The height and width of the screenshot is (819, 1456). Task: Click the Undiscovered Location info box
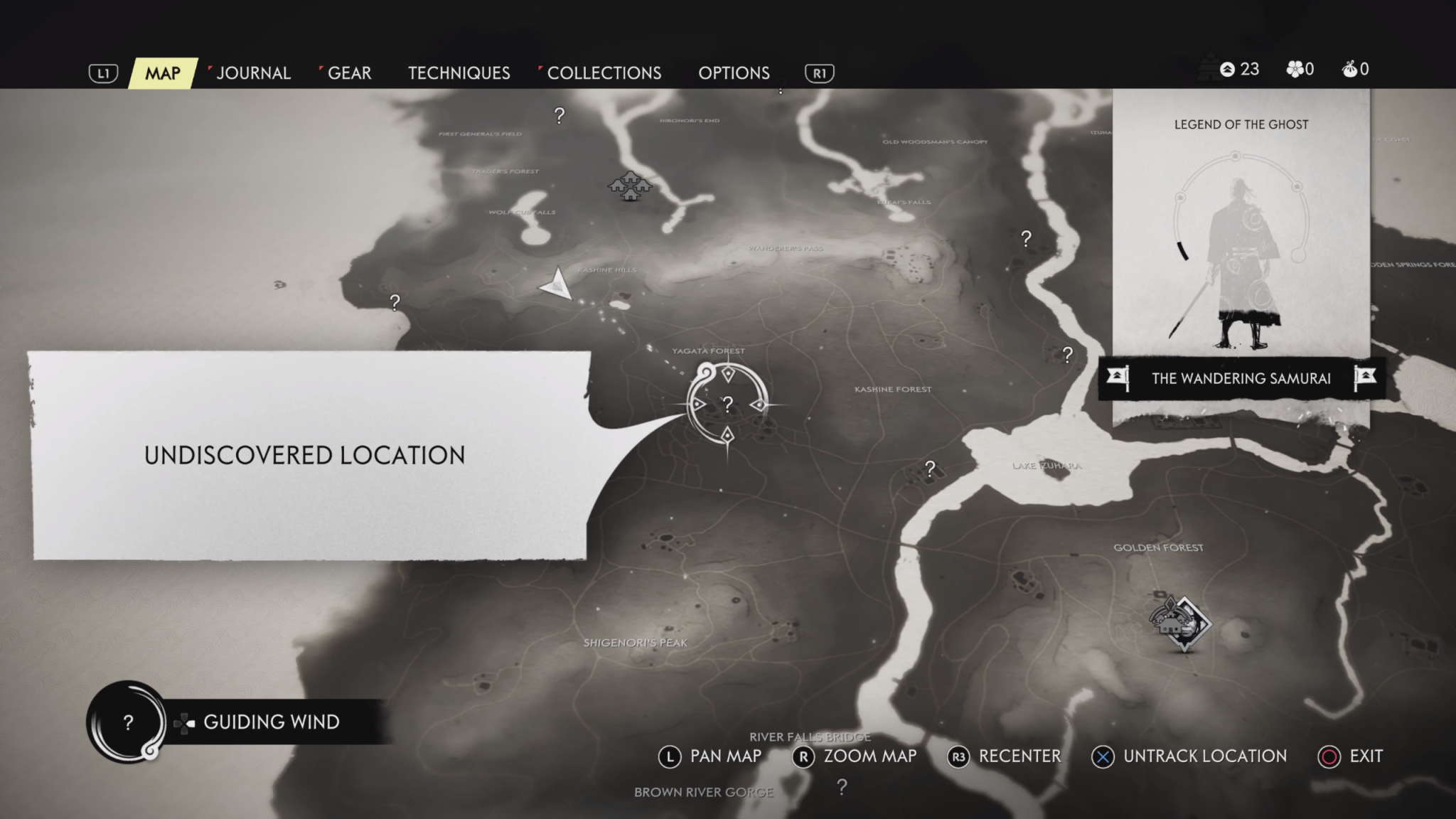306,455
